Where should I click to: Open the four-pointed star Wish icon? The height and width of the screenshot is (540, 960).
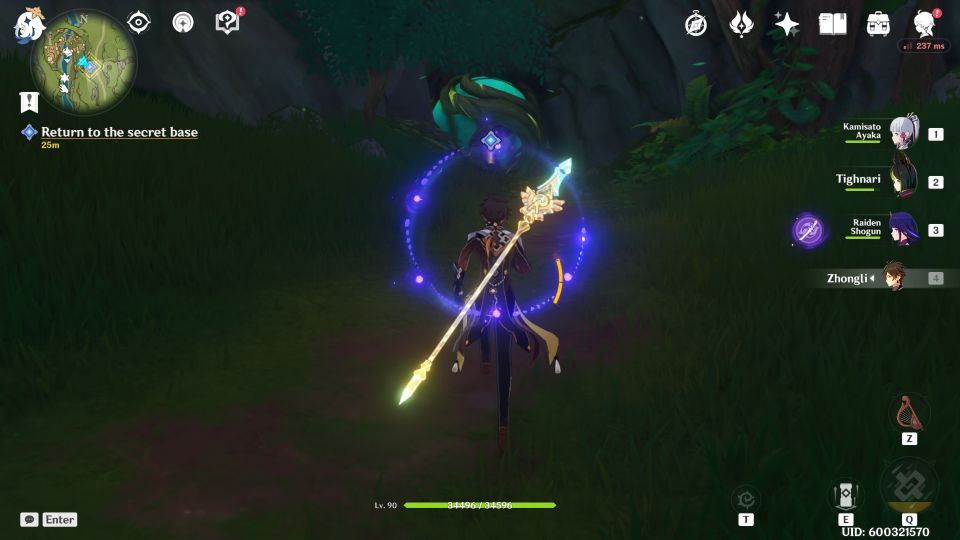tap(787, 24)
